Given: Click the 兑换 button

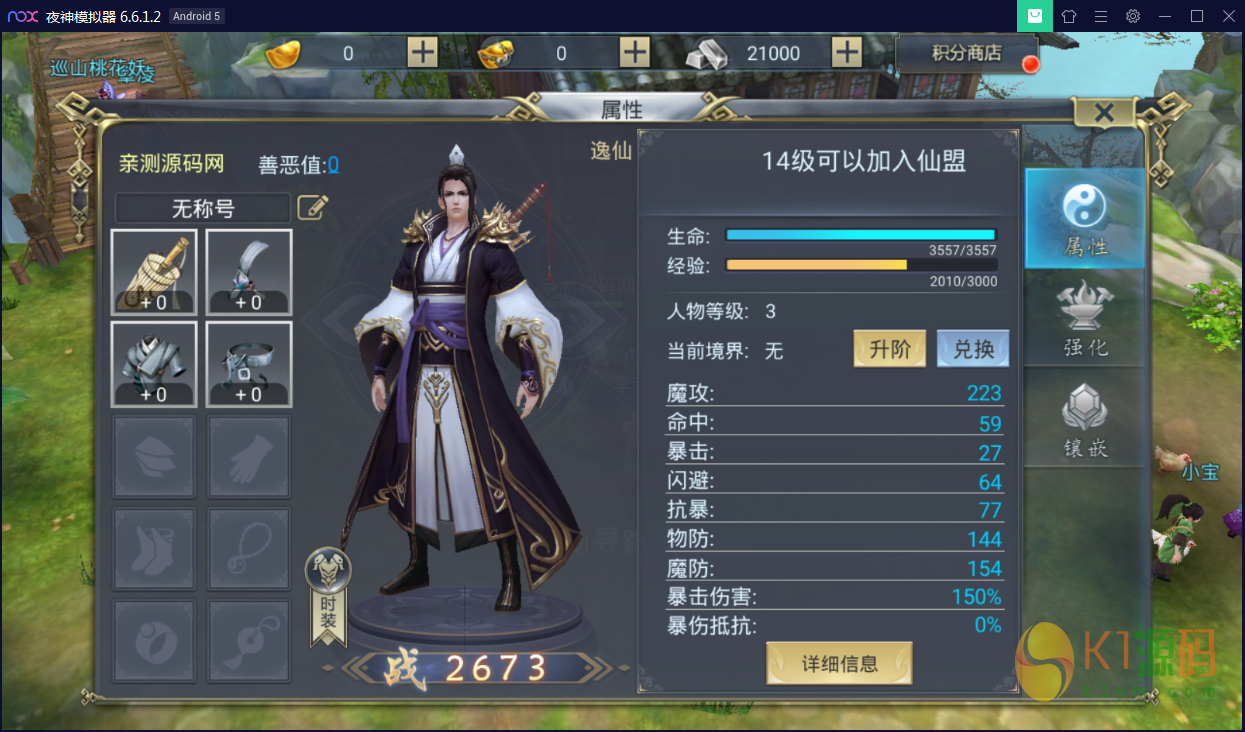Looking at the screenshot, I should point(973,349).
